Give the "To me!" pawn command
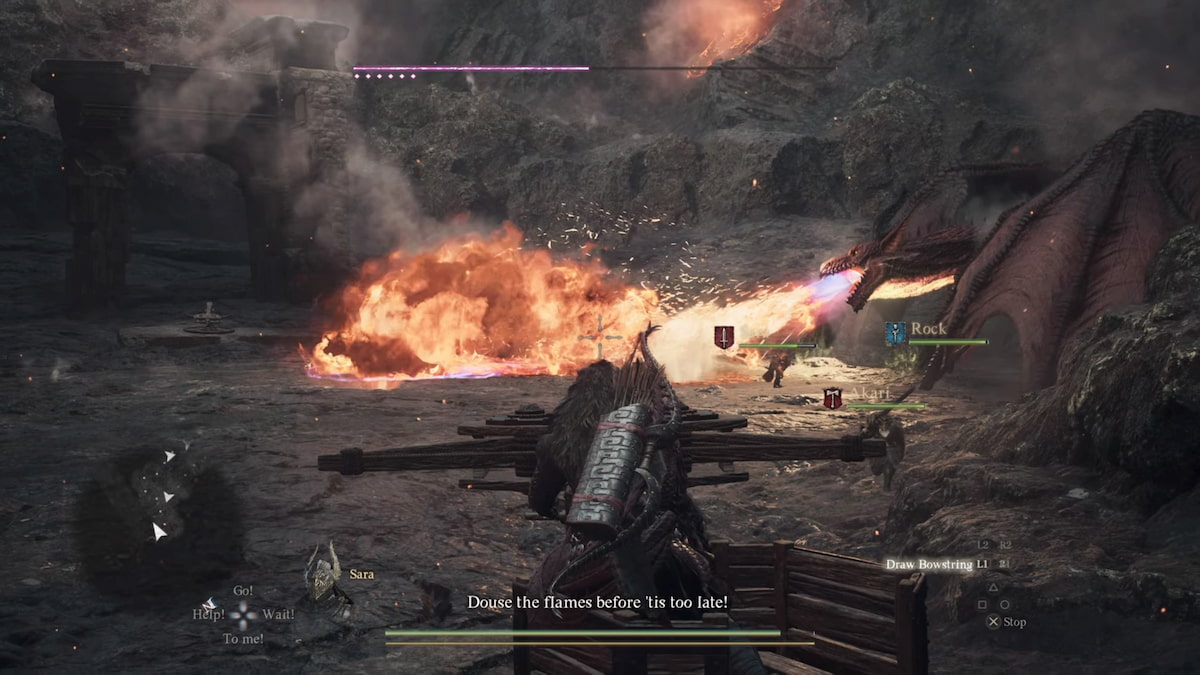This screenshot has width=1200, height=675. click(x=243, y=638)
